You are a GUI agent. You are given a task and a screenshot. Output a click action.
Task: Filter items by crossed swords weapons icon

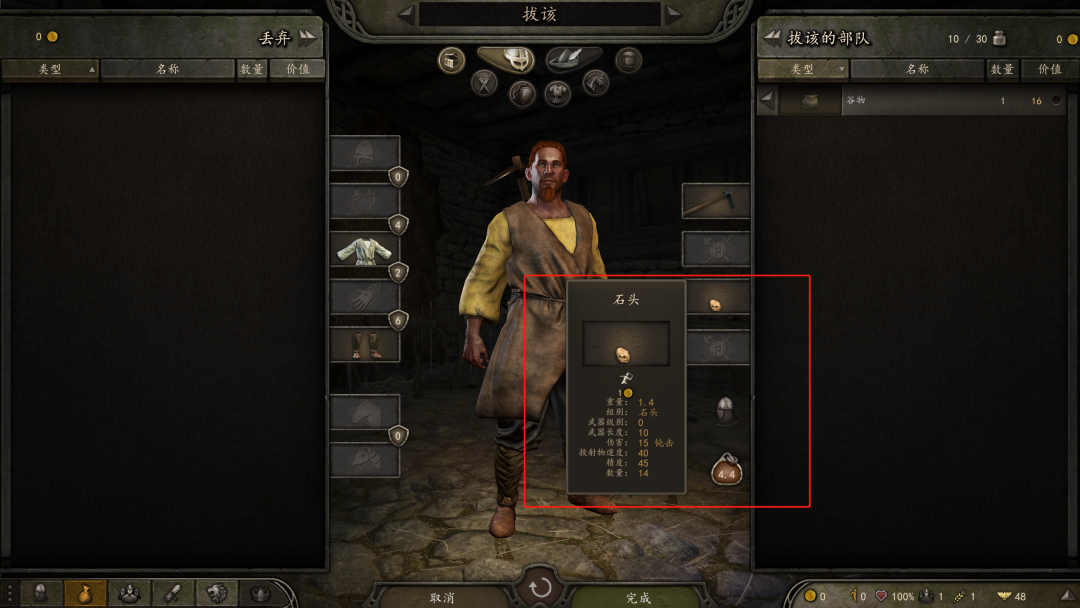[485, 83]
